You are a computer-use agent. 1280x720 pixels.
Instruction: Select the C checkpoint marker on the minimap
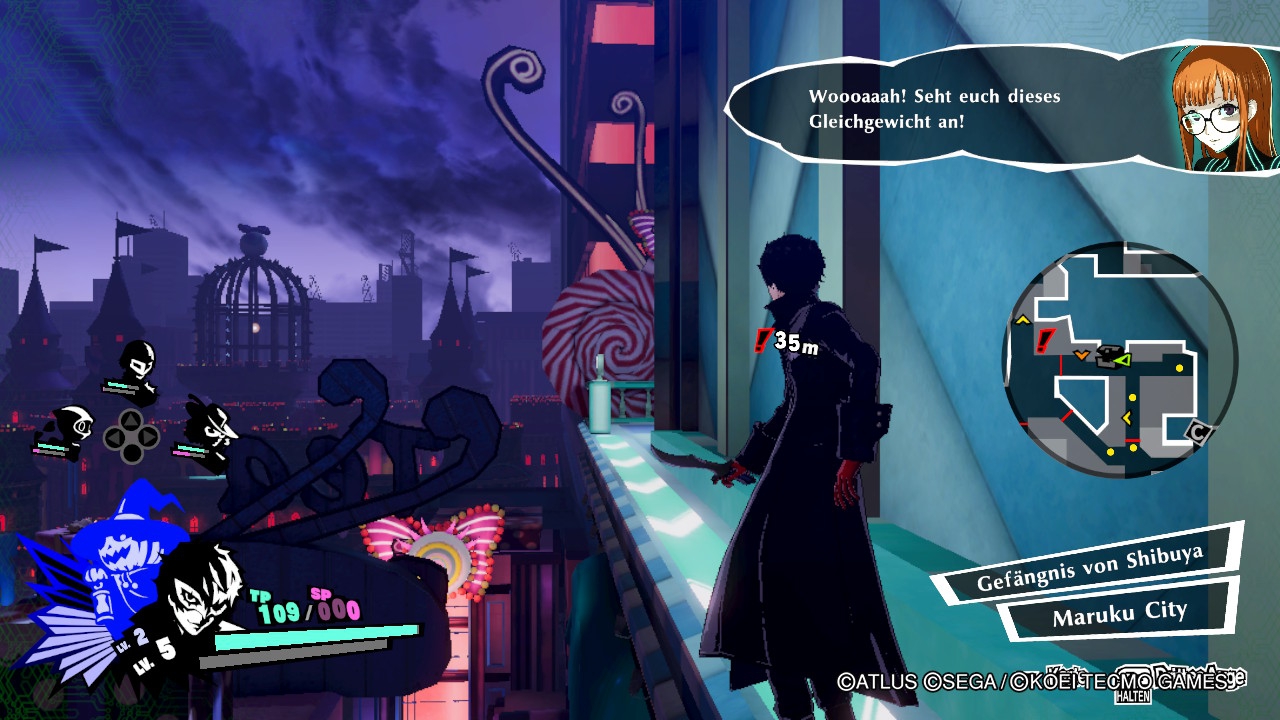point(1198,431)
